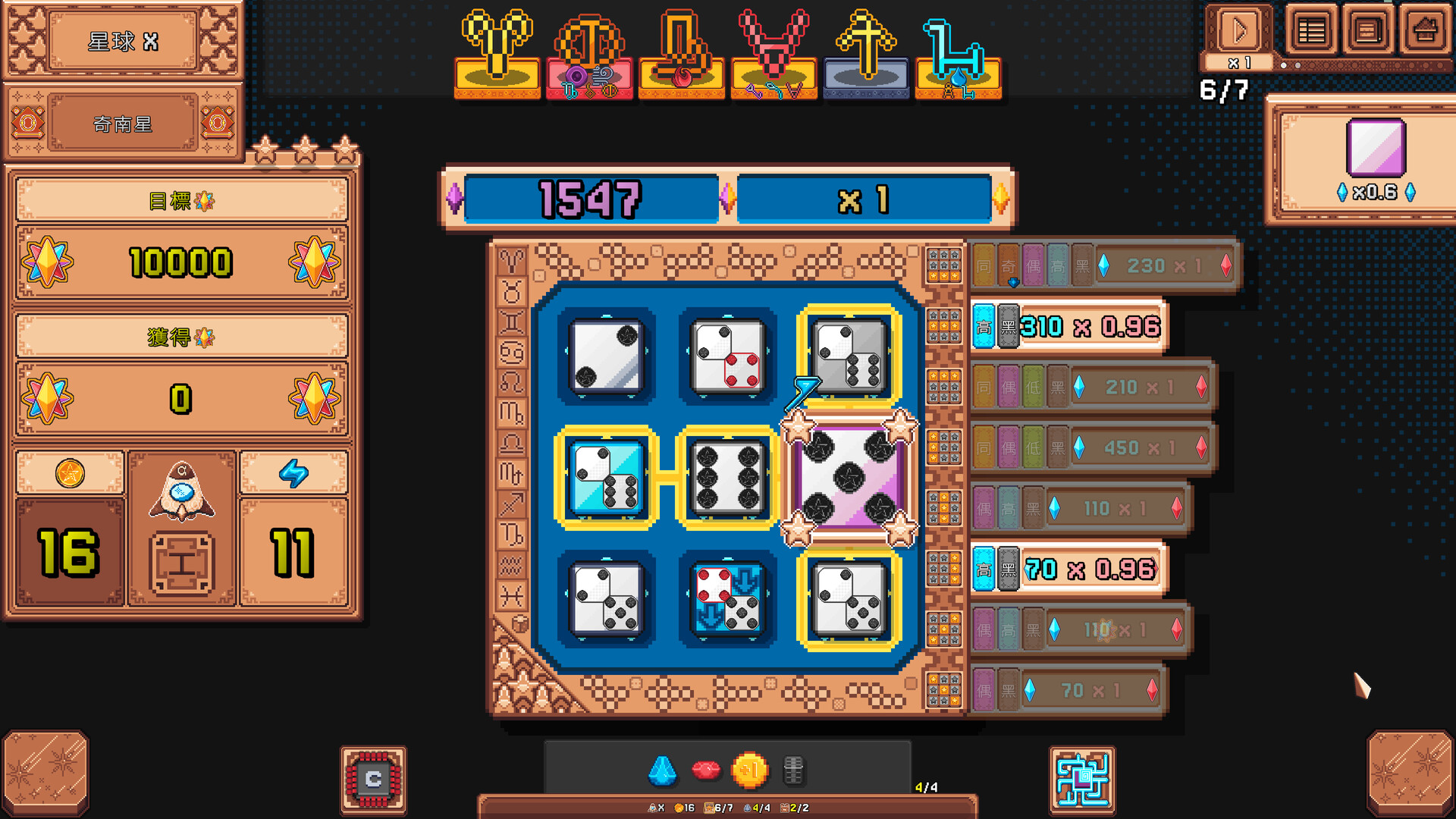The height and width of the screenshot is (819, 1456).
Task: Select the orange Capricorn relic with flame
Action: [x=682, y=55]
